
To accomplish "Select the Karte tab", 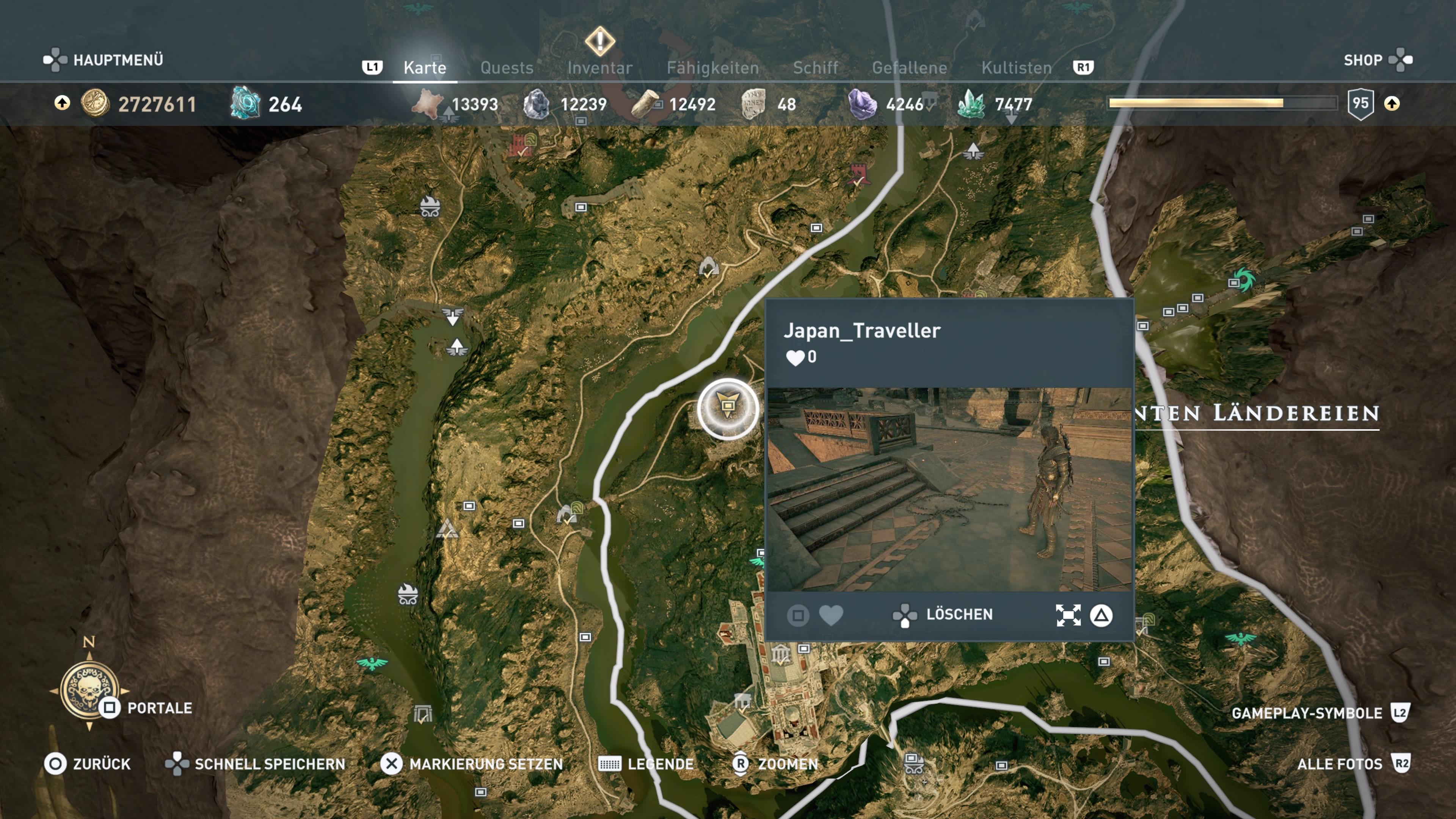I will (425, 68).
